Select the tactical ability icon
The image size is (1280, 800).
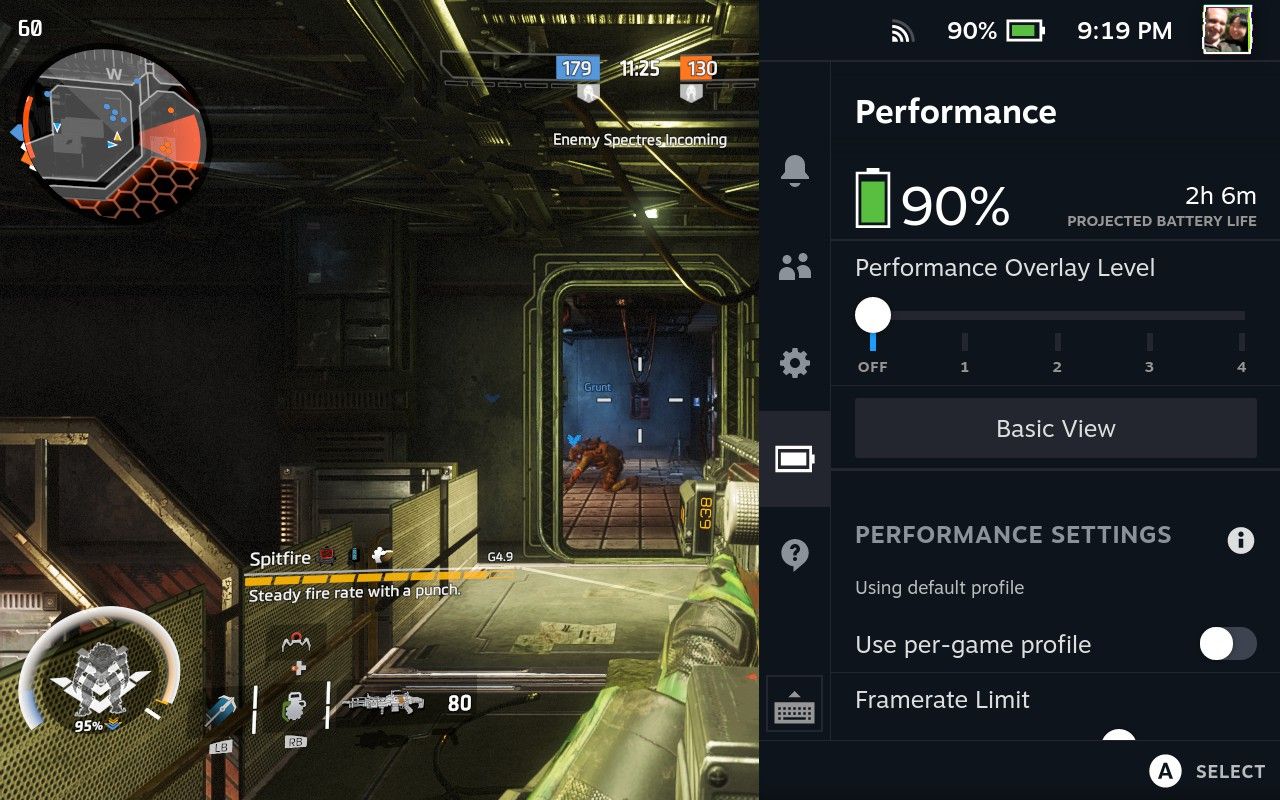pyautogui.click(x=221, y=712)
